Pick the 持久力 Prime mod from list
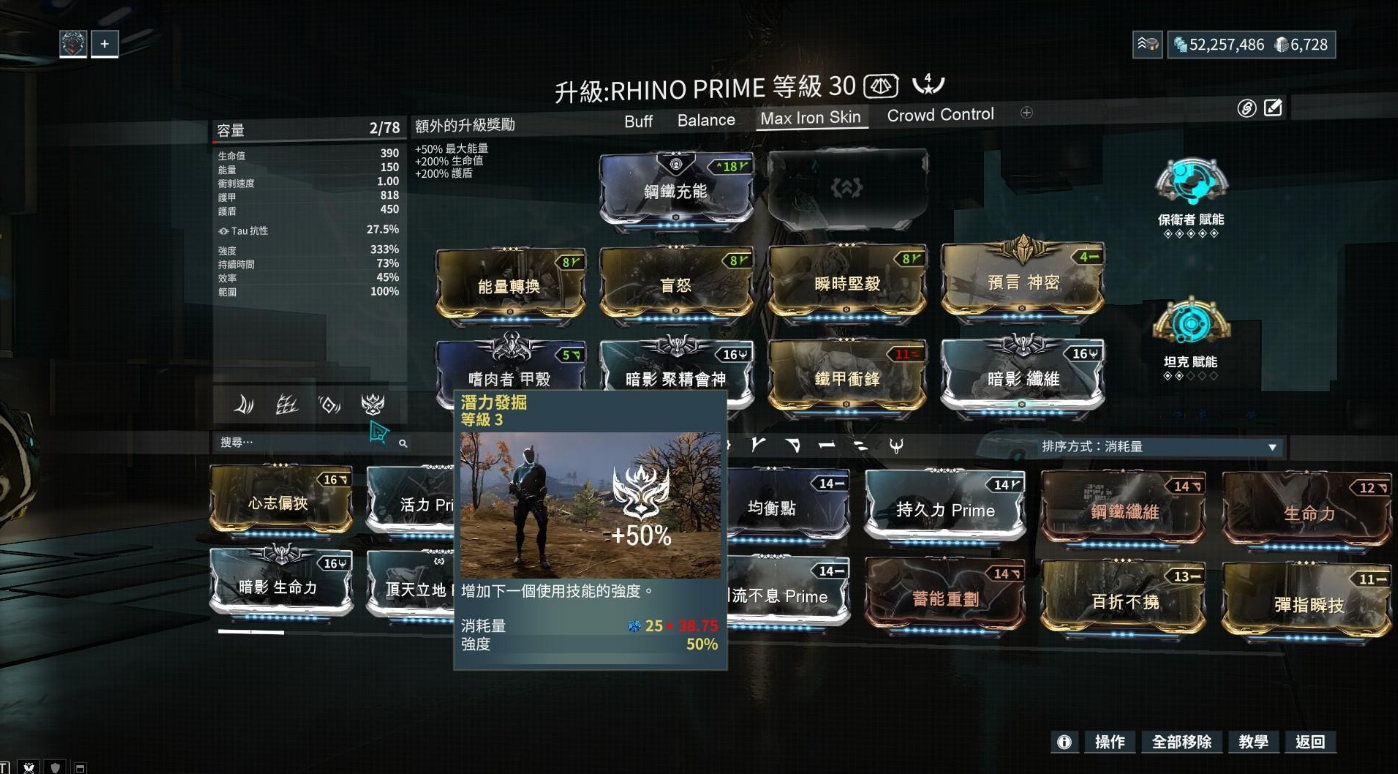1398x774 pixels. click(945, 510)
